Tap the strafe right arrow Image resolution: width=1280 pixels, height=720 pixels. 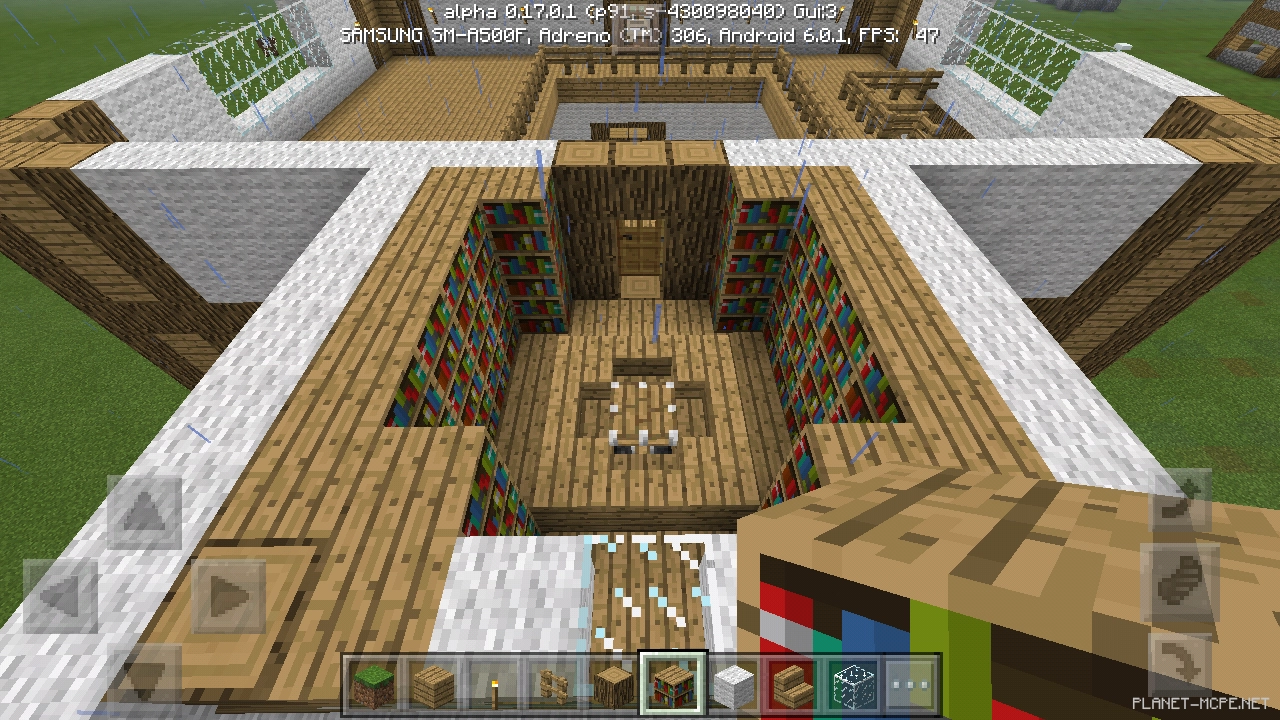click(228, 597)
